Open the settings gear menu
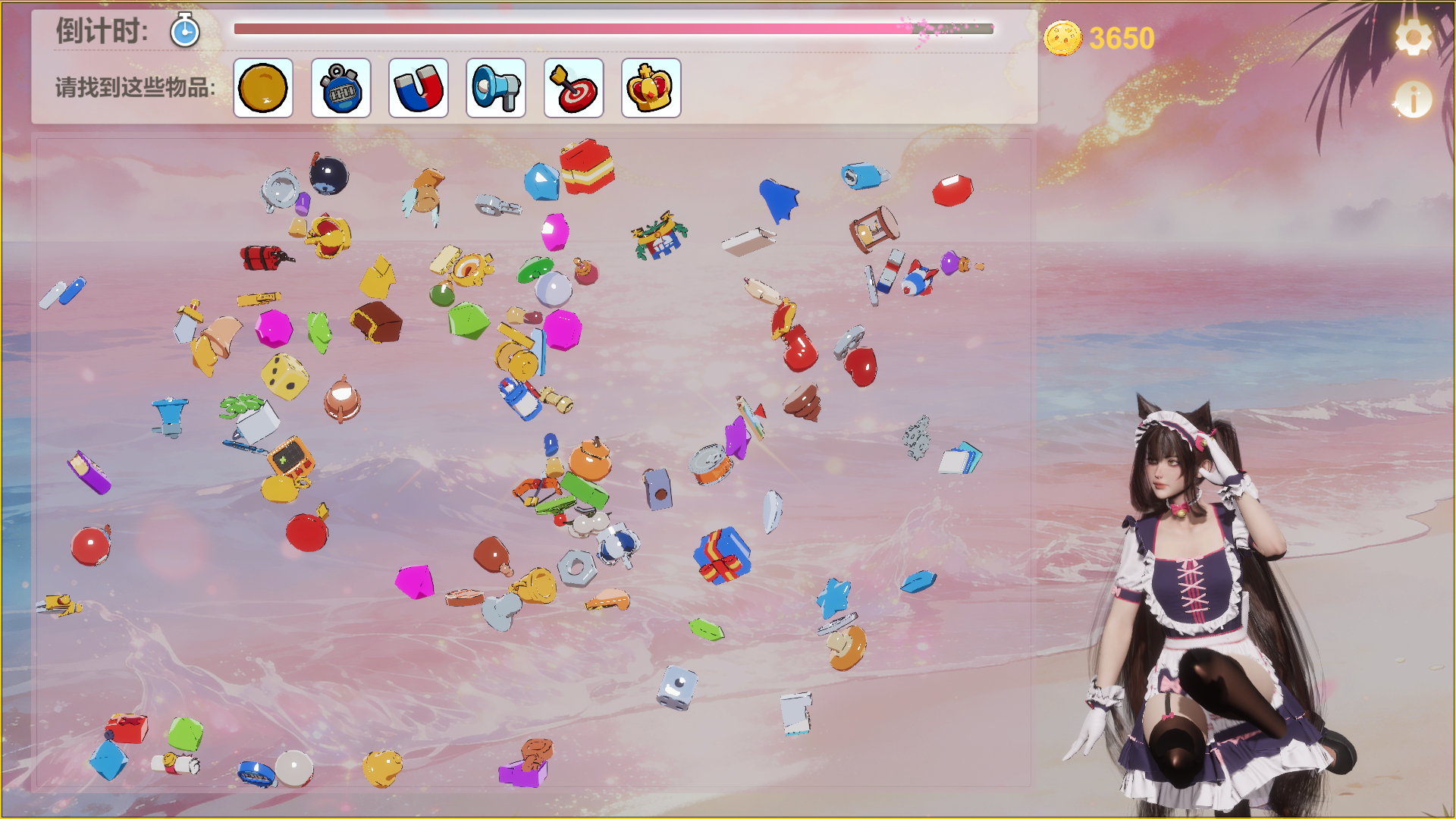The width and height of the screenshot is (1456, 819). point(1413,37)
